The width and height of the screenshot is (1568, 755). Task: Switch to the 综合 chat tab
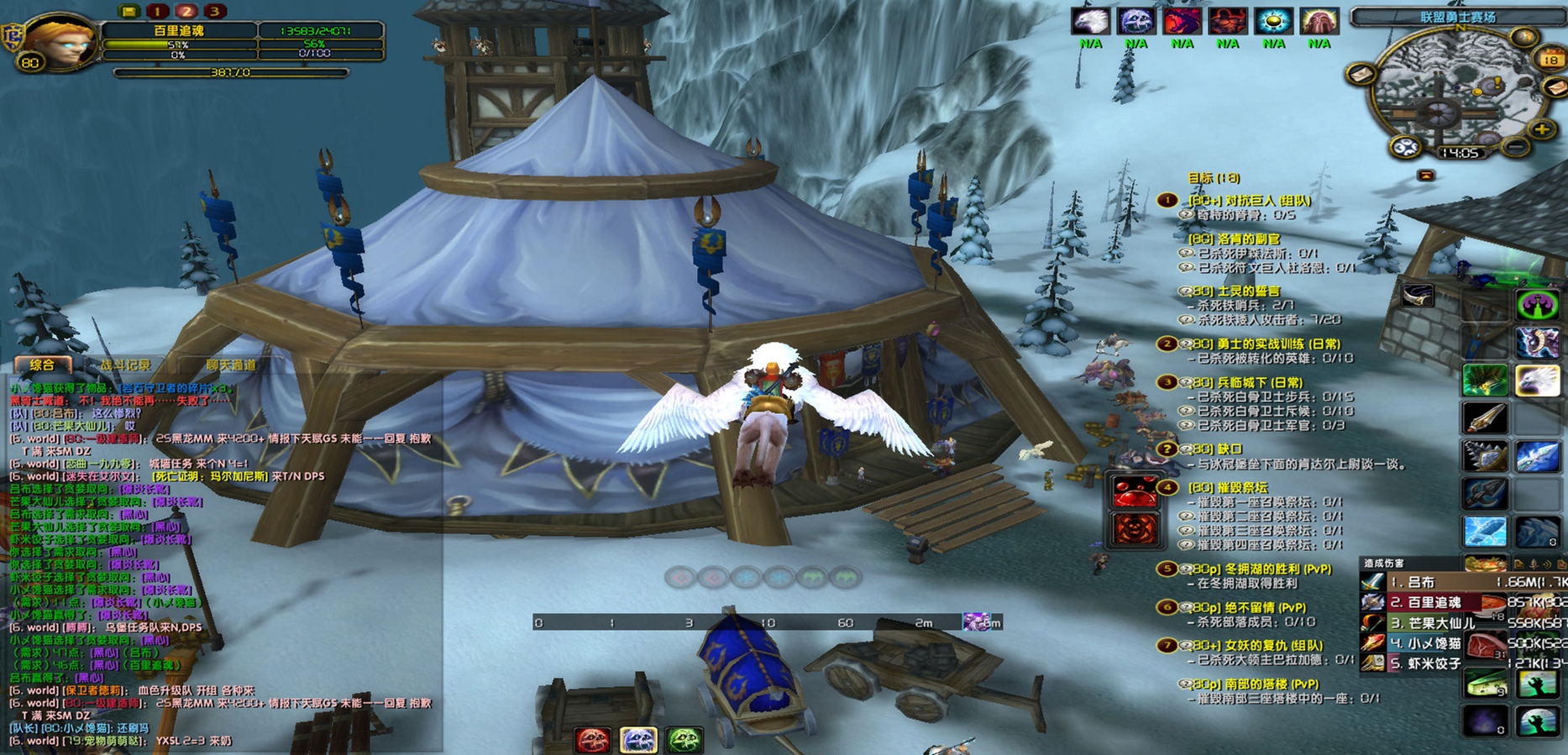[42, 365]
